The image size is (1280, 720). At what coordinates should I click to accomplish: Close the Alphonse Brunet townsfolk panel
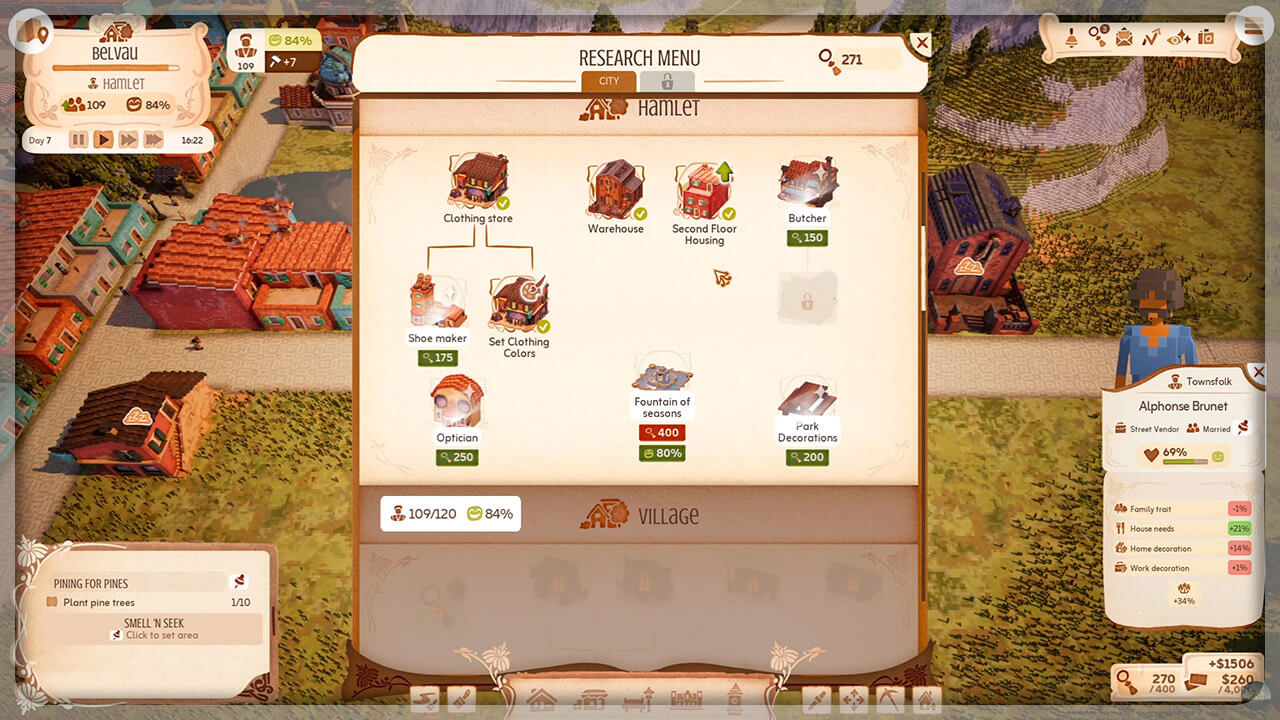coord(1258,372)
